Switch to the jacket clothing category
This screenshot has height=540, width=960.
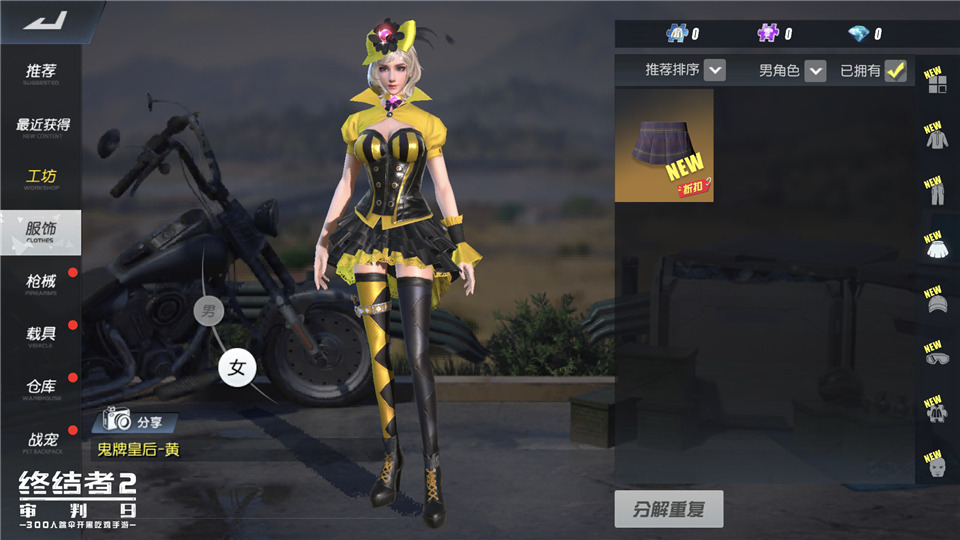point(936,138)
